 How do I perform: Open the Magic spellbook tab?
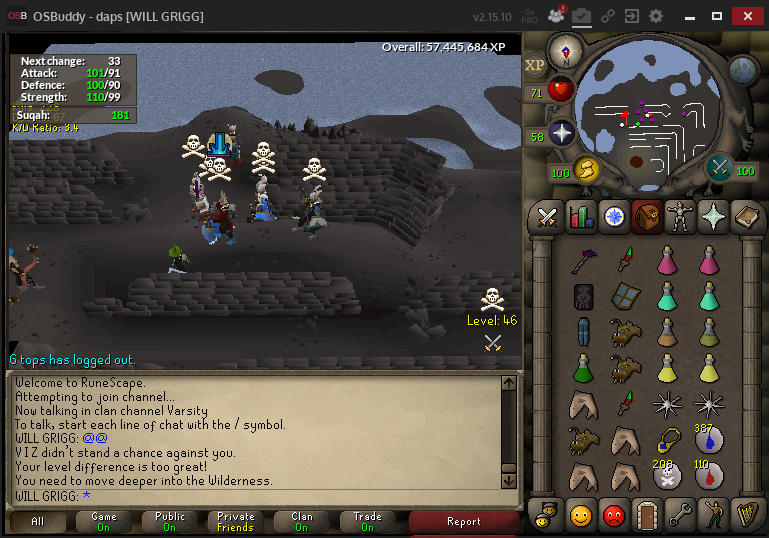[745, 216]
